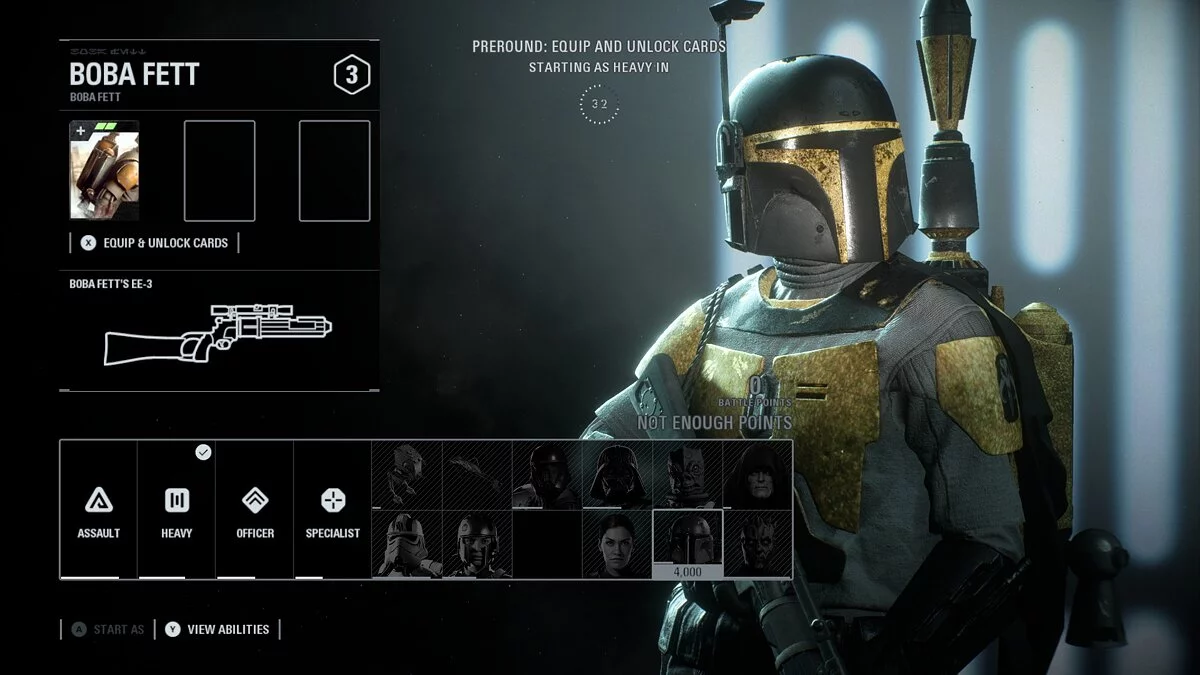Select the Captain Phasma portrait

click(x=406, y=544)
